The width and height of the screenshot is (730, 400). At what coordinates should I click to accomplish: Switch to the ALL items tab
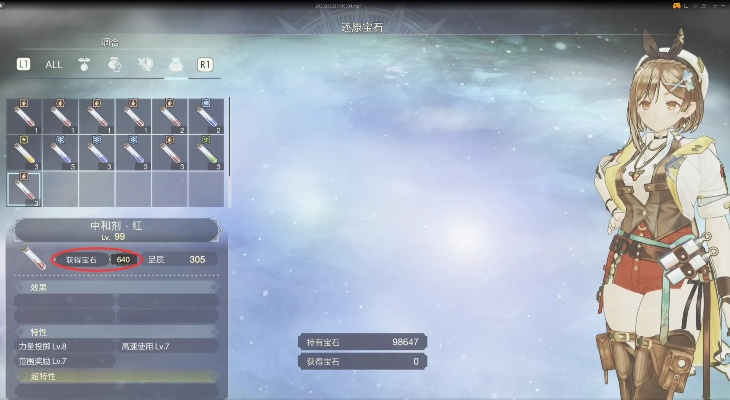point(53,64)
